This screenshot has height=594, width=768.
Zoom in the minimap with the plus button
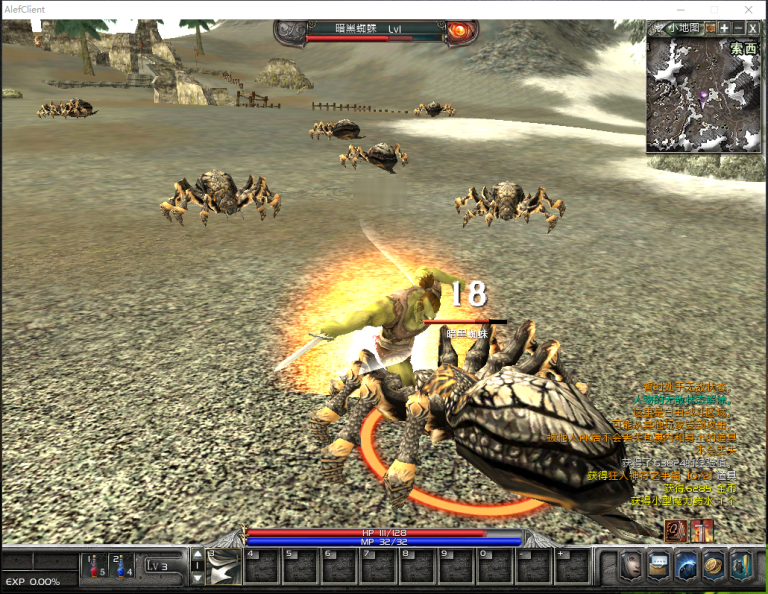(724, 28)
